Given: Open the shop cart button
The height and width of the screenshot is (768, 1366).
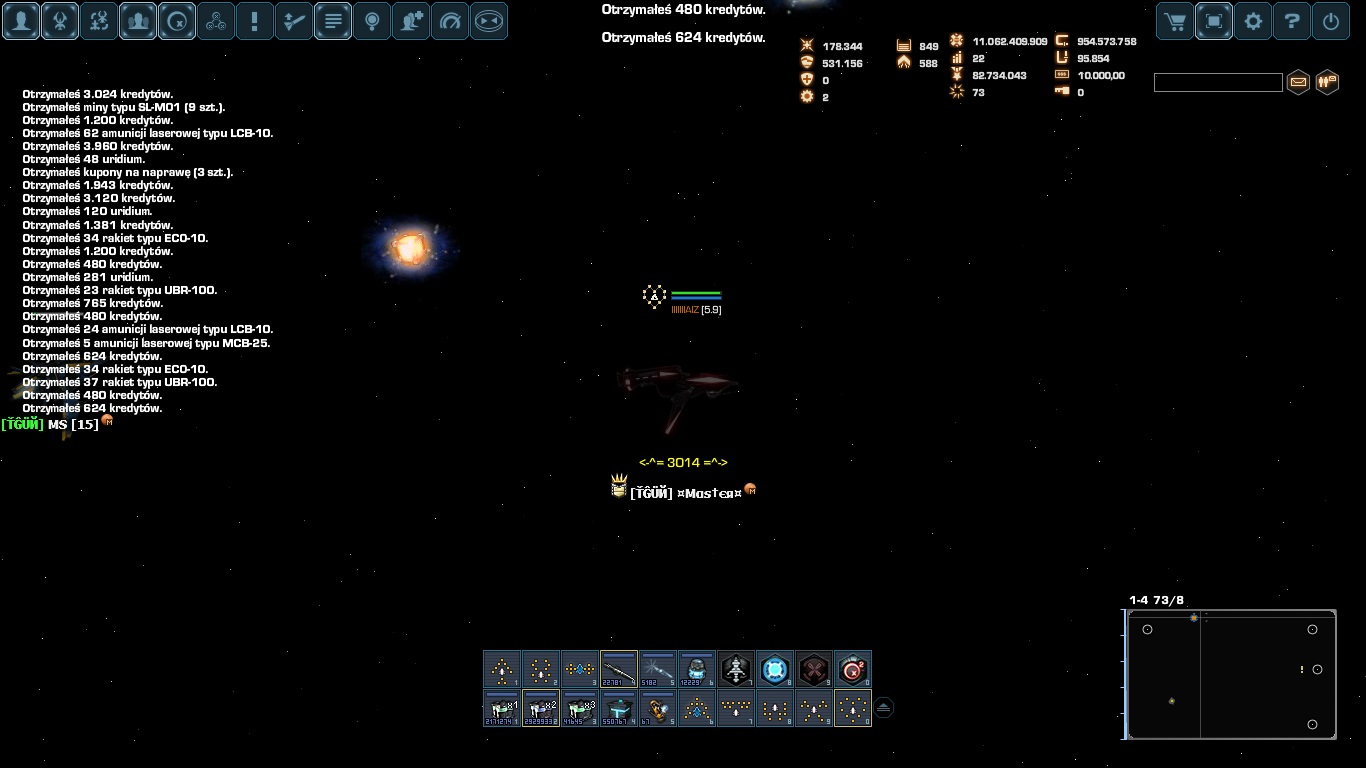Looking at the screenshot, I should (1176, 21).
